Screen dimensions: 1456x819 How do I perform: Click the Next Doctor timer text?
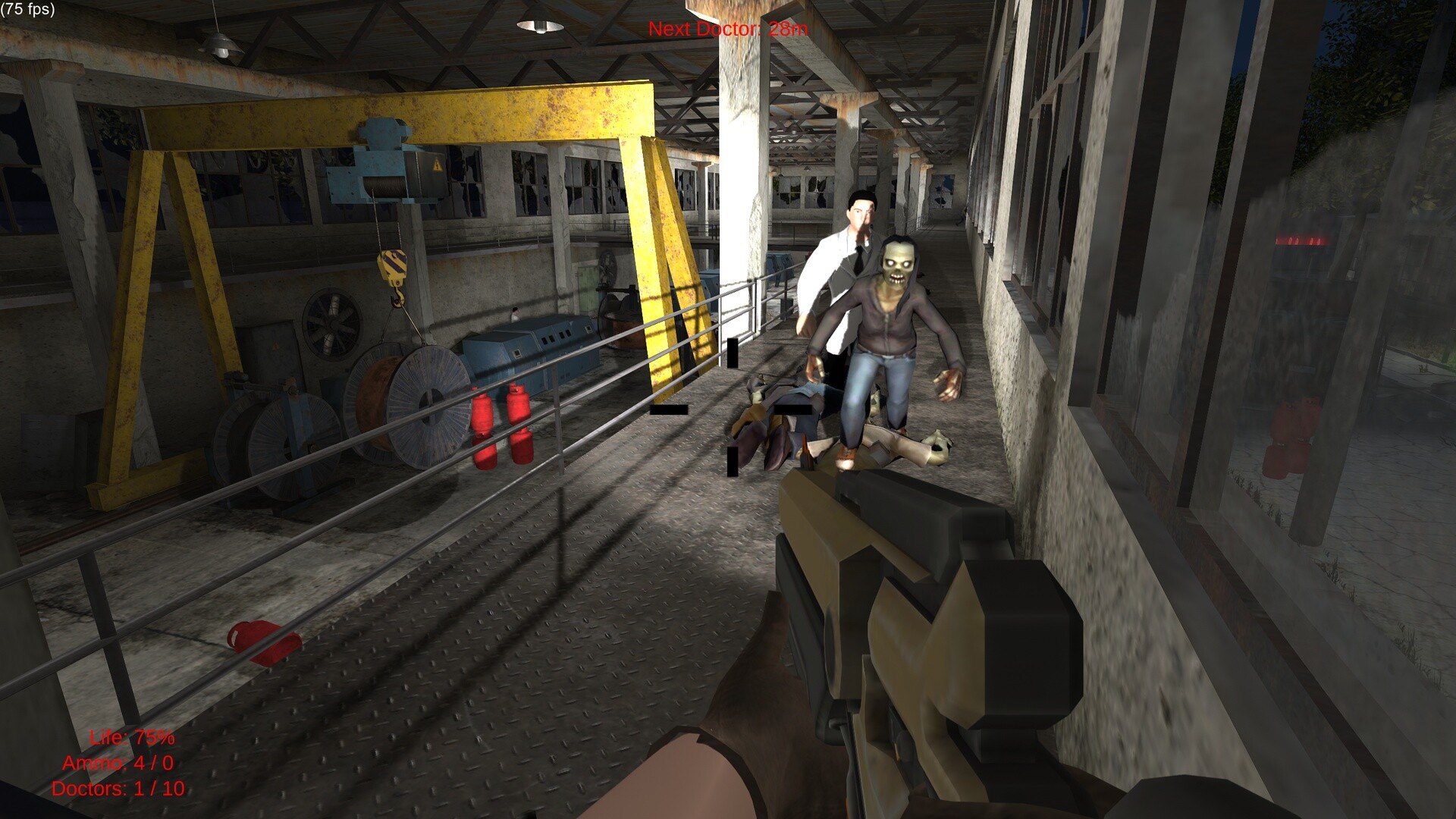[x=726, y=30]
